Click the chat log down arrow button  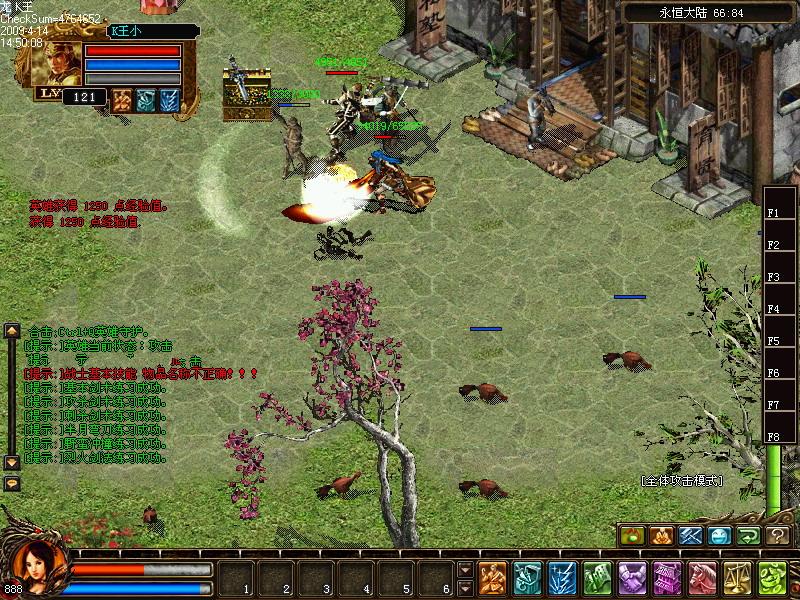coord(12,463)
